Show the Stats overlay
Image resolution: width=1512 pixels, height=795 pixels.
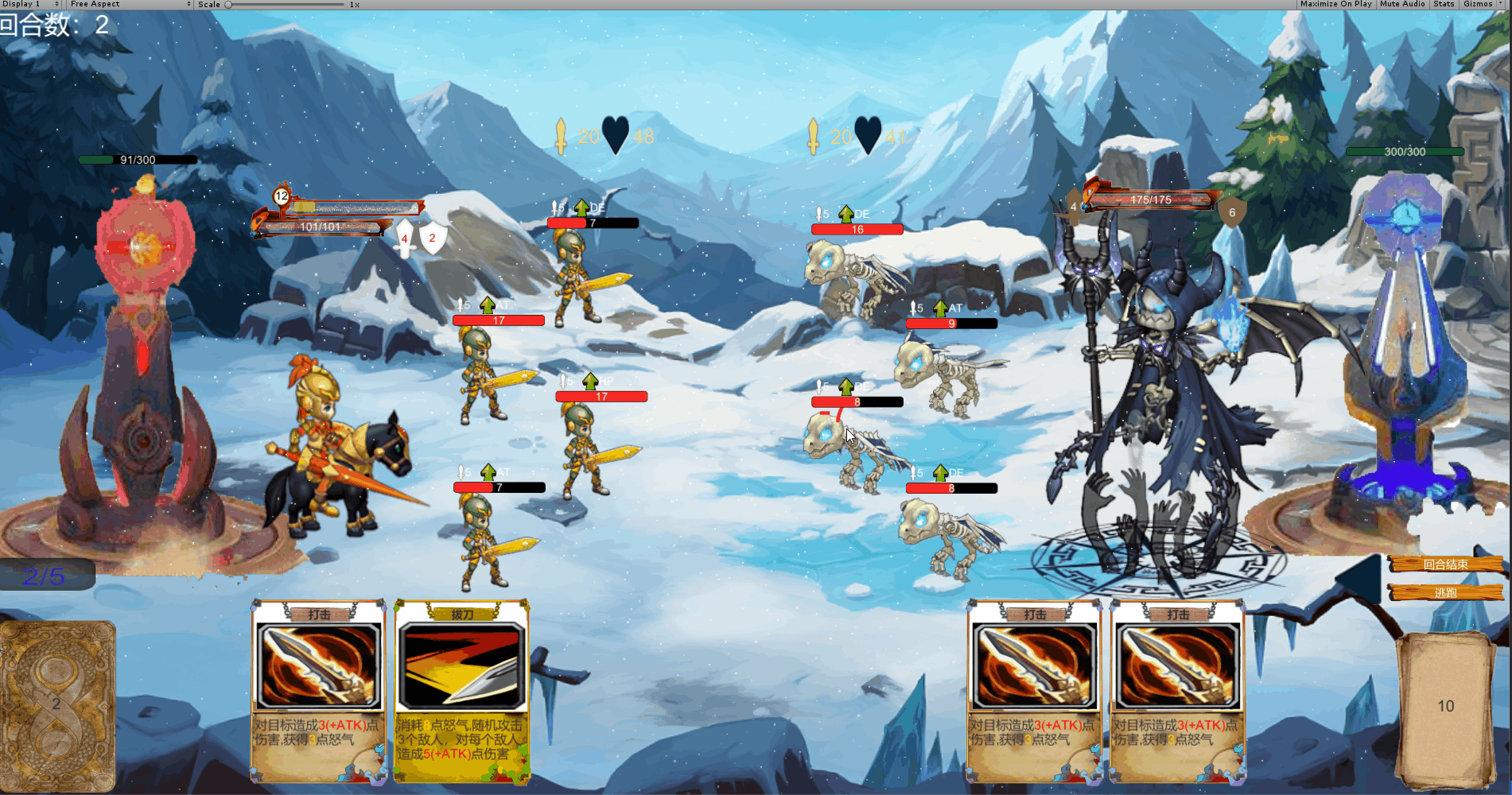click(1444, 4)
